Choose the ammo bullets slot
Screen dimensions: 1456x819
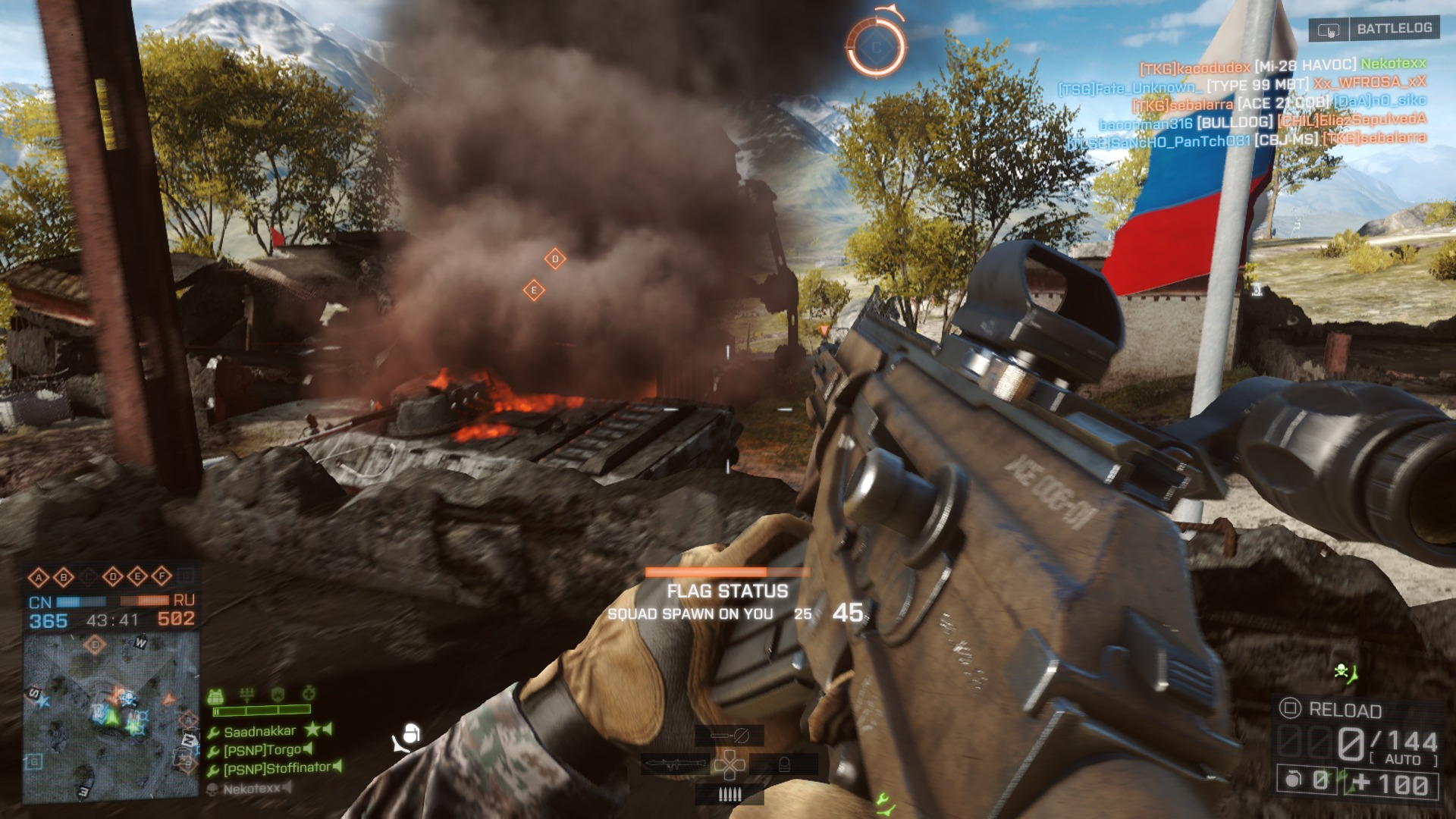click(x=730, y=794)
